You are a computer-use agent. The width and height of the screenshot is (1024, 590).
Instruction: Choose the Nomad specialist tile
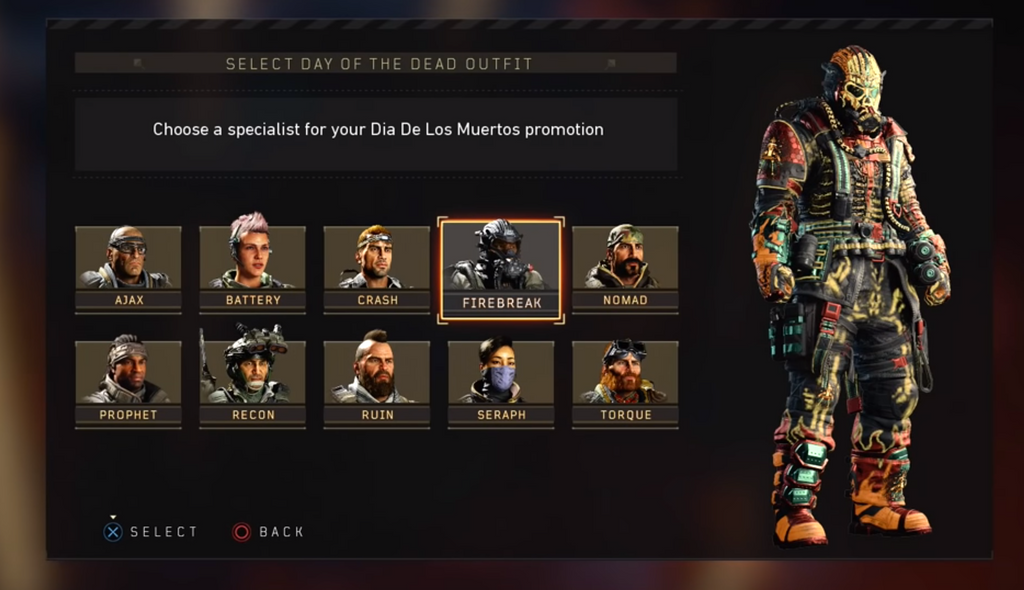tap(625, 268)
